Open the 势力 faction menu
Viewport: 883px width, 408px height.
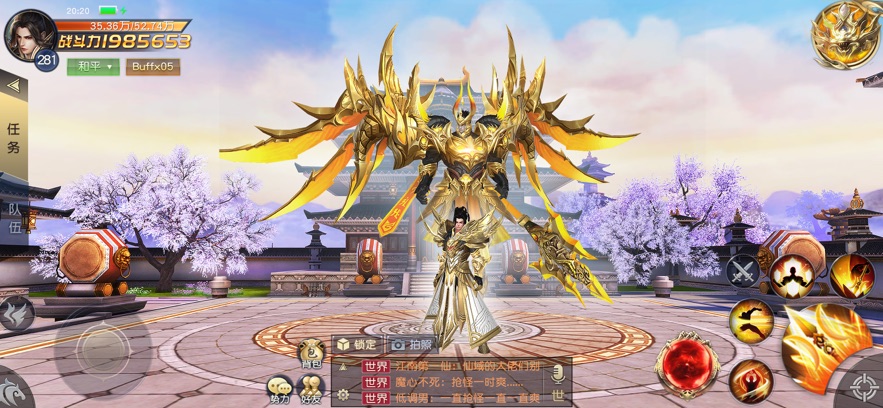click(280, 388)
